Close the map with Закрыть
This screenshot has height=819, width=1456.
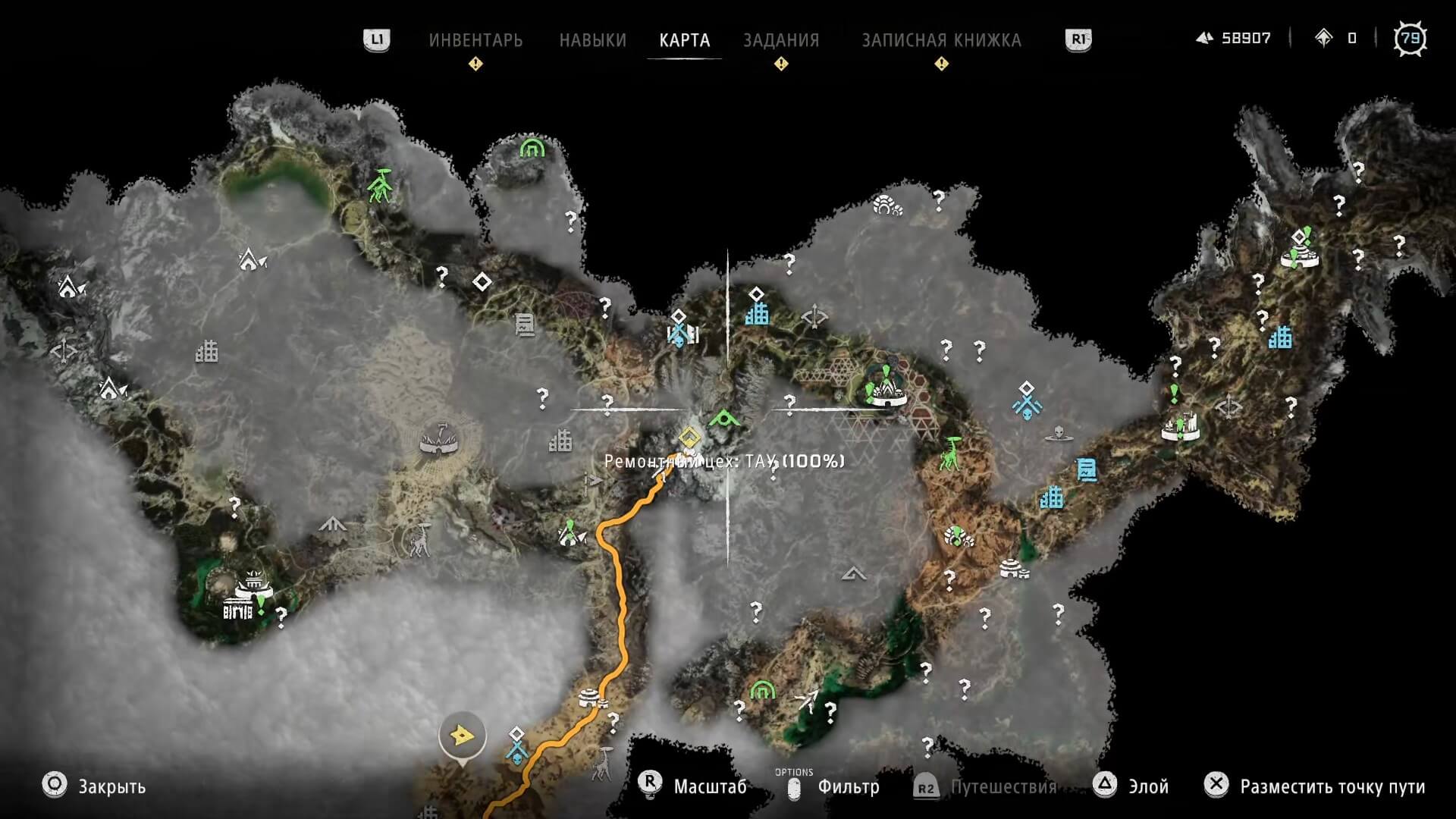pyautogui.click(x=111, y=786)
